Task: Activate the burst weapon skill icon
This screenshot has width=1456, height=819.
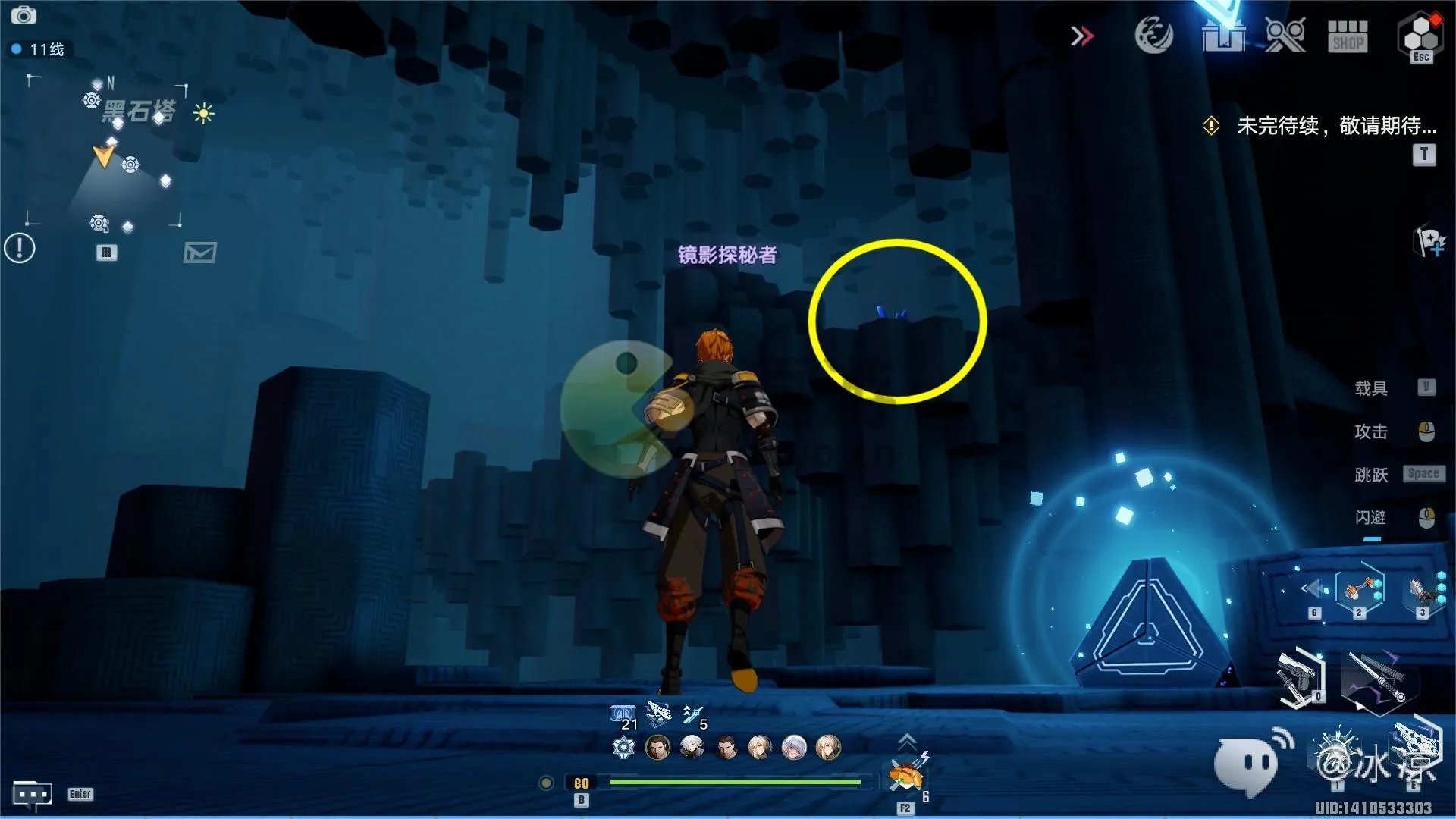Action: 1338,747
